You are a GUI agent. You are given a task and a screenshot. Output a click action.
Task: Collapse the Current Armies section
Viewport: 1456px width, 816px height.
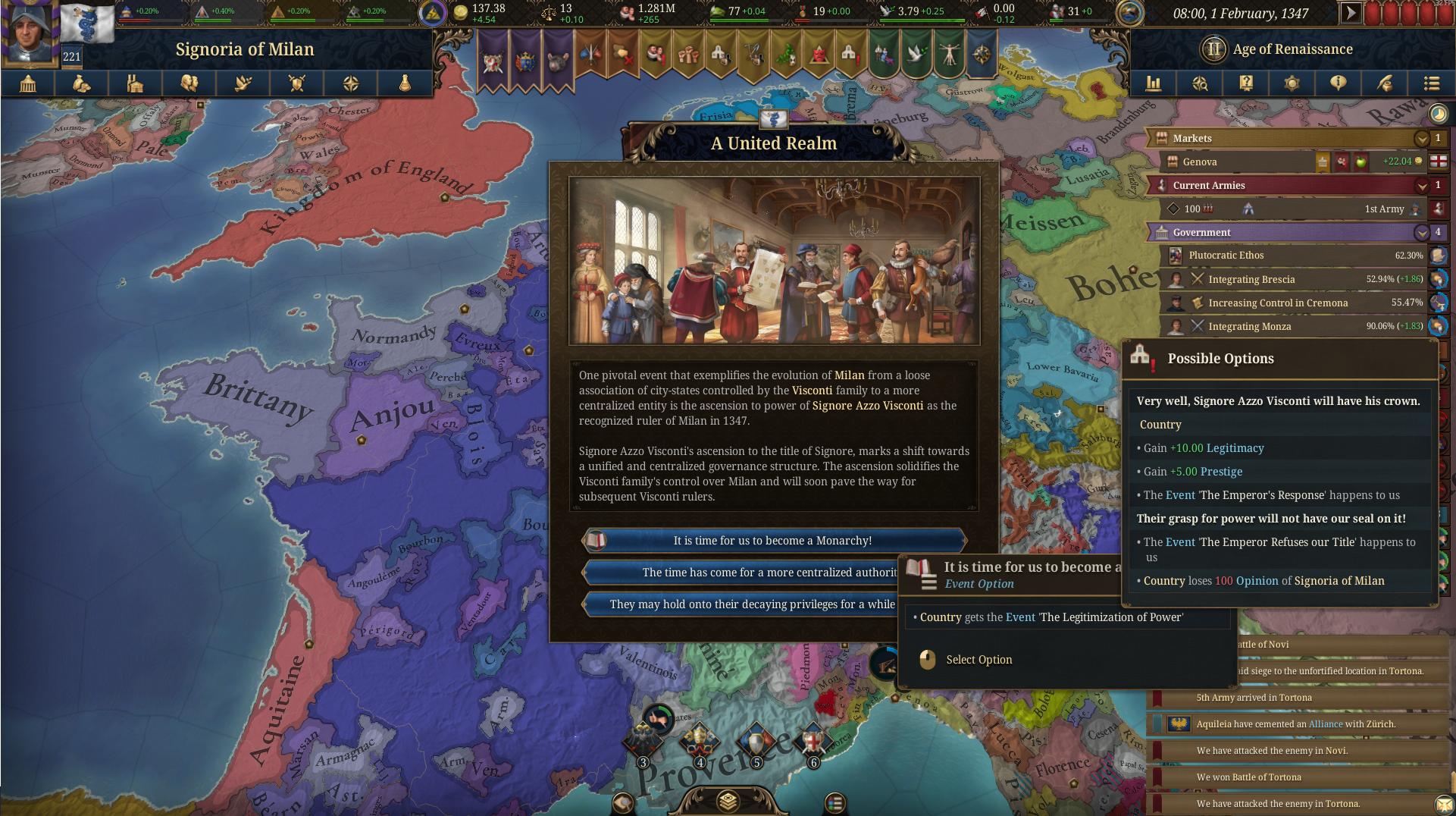click(1423, 185)
